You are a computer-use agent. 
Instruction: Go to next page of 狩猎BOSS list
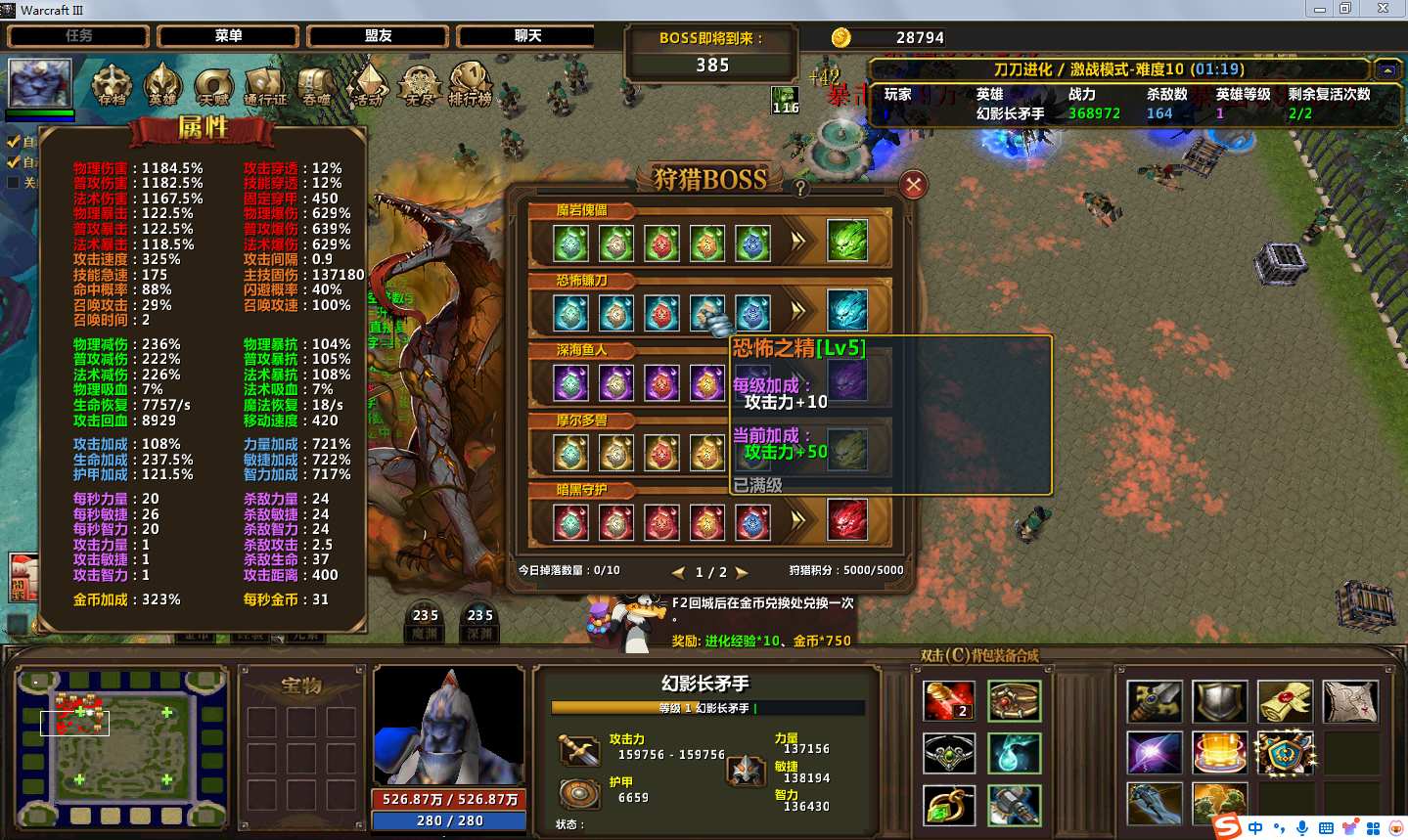point(742,572)
